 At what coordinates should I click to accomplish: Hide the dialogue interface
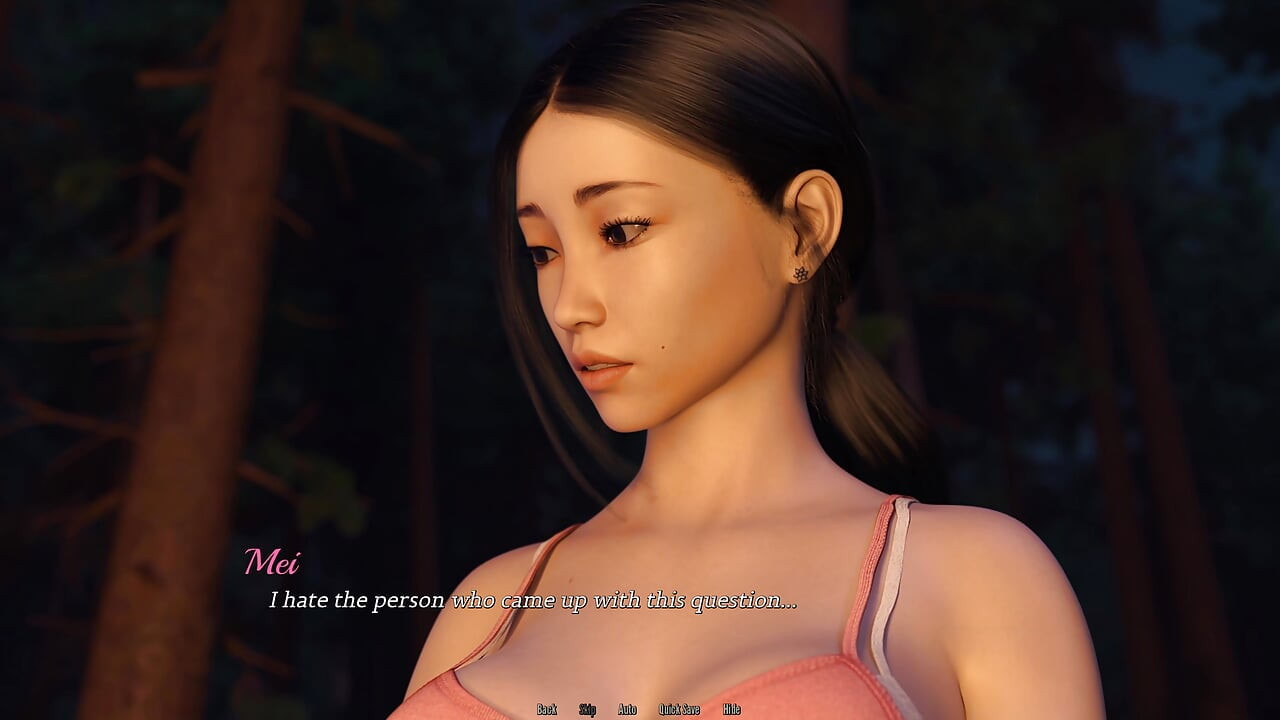coord(731,709)
